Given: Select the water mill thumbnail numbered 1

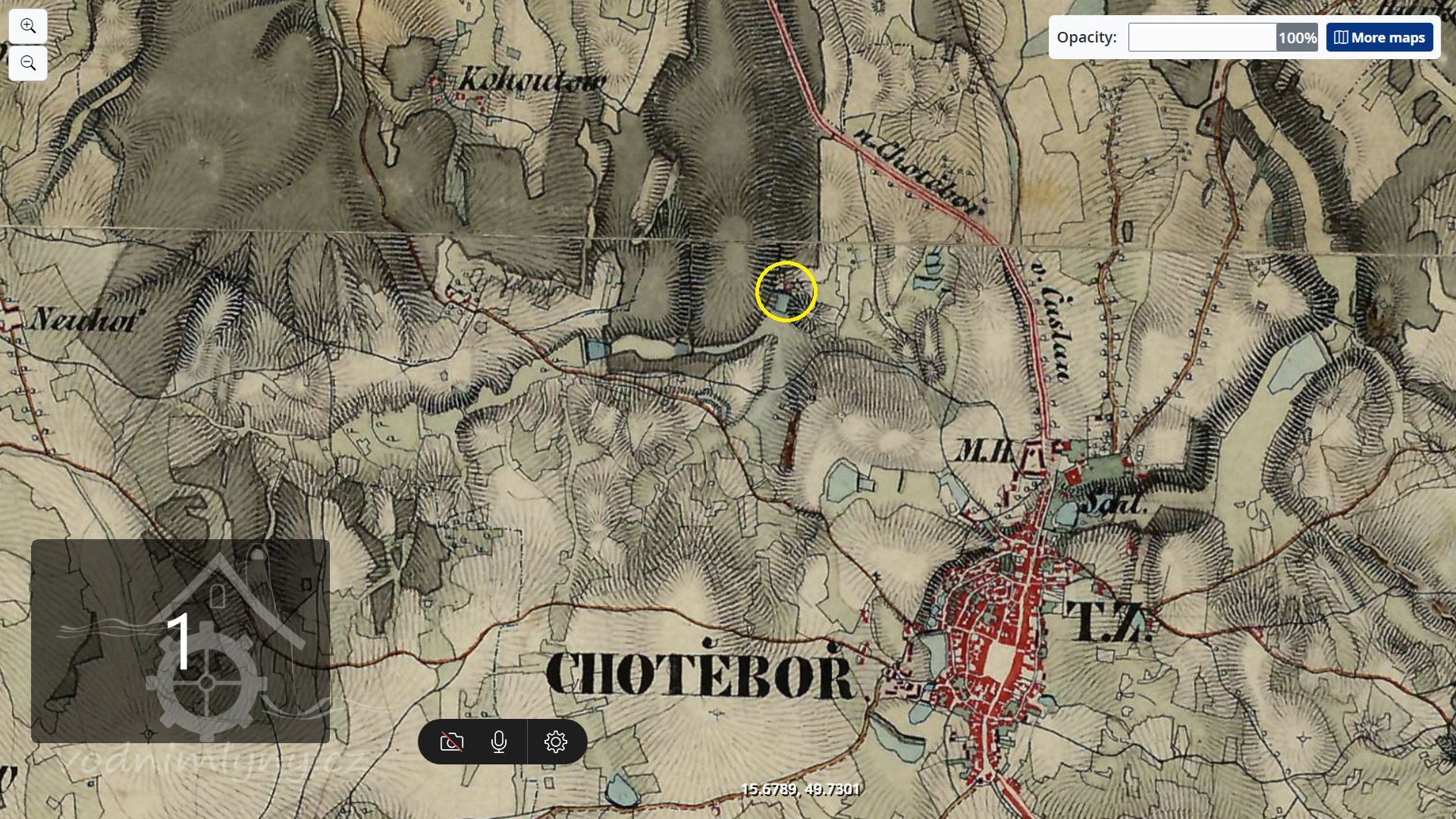Looking at the screenshot, I should tap(180, 641).
